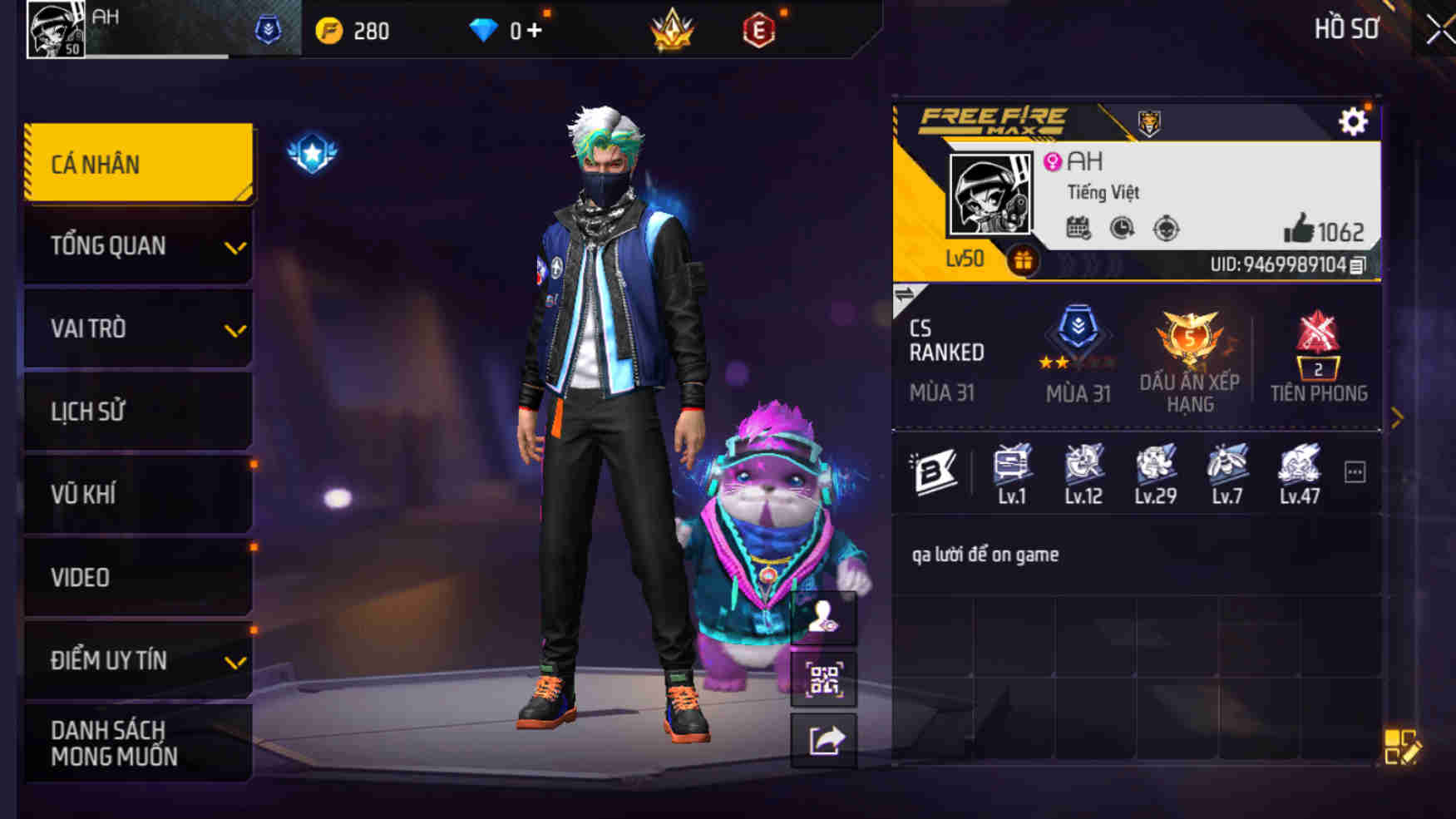Viewport: 1456px width, 819px height.
Task: Click the female gender symbol next to AH
Action: [x=1054, y=161]
